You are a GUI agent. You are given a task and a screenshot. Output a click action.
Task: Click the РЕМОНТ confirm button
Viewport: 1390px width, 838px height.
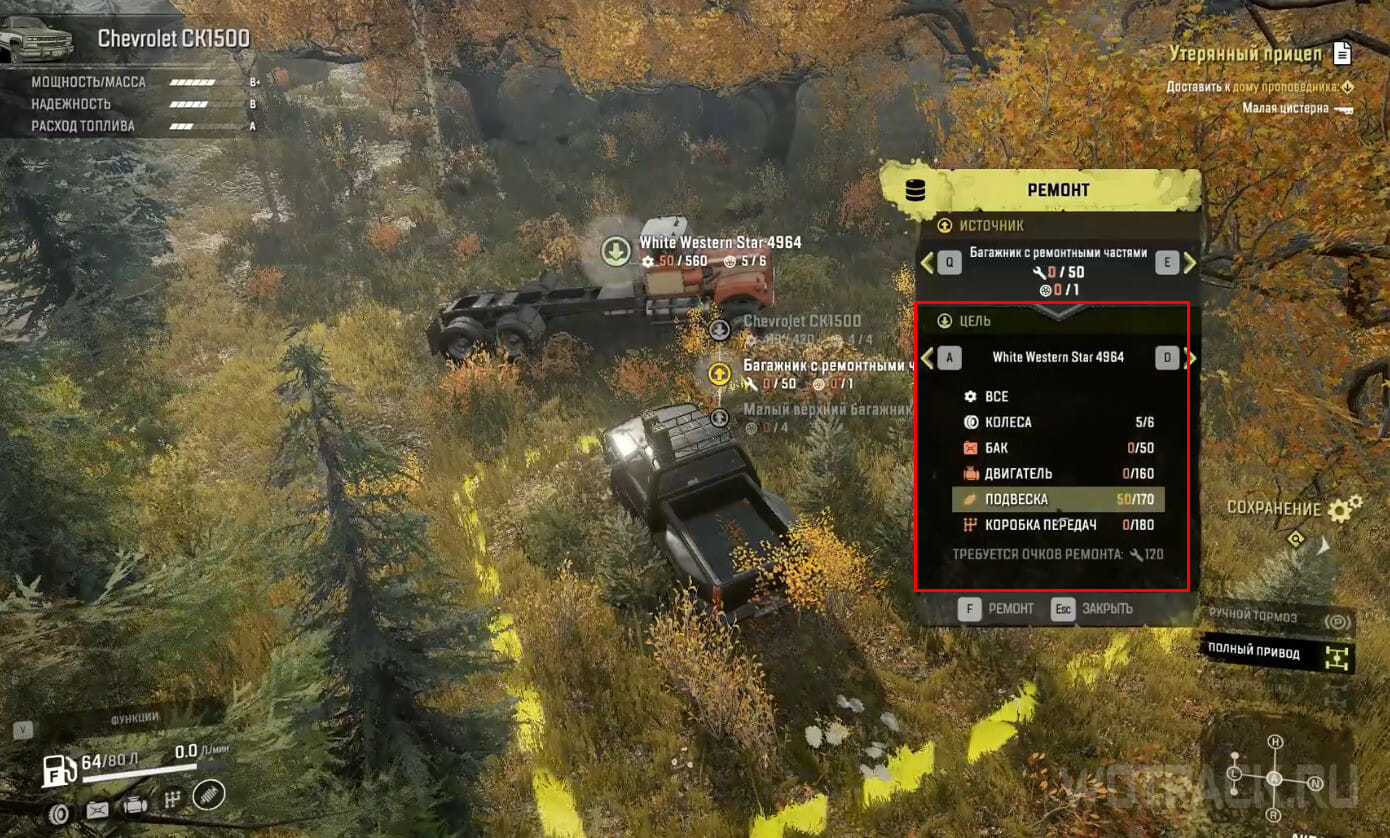coord(996,609)
